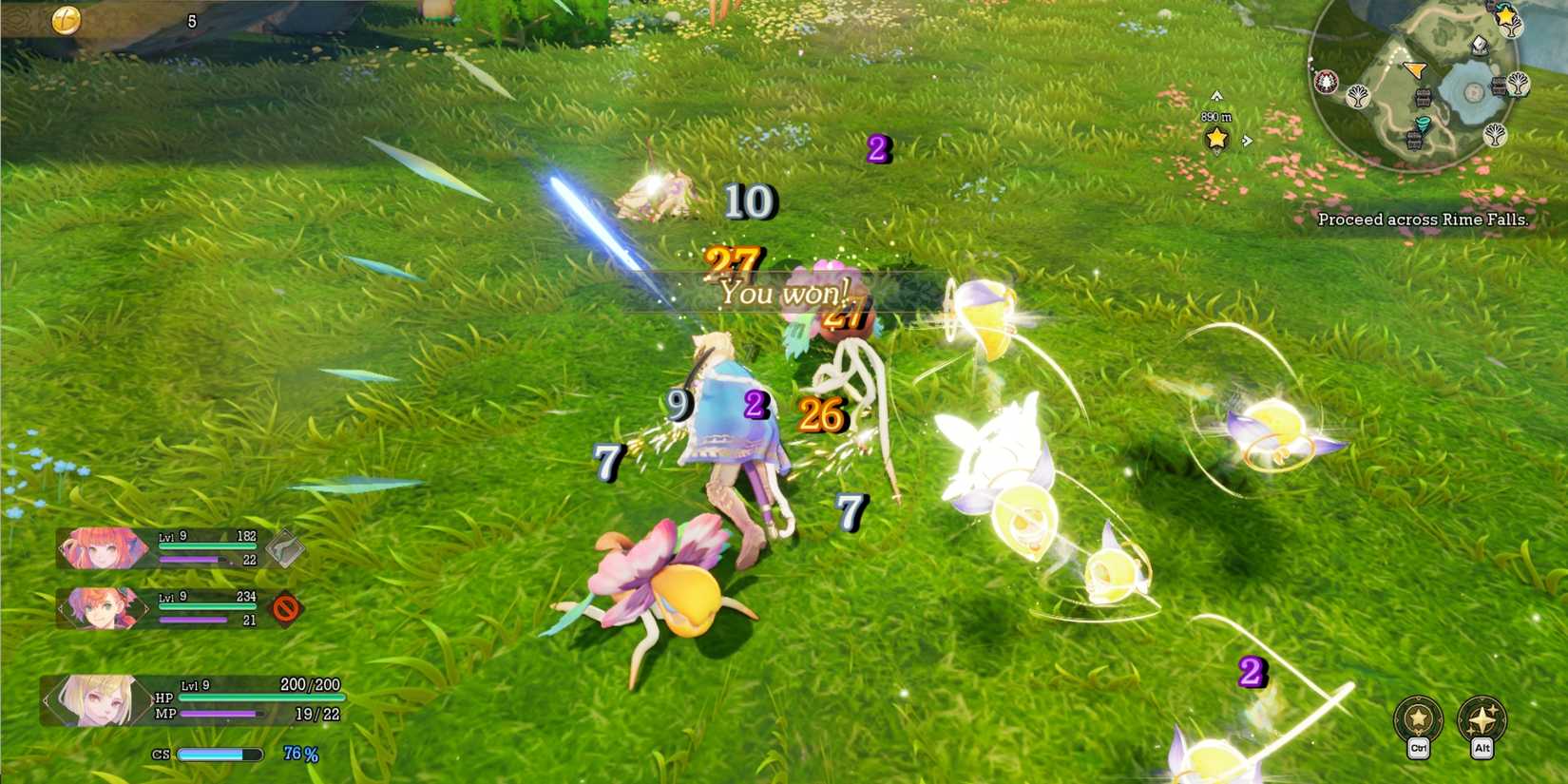
Task: Click the Proceed across Rime Falls objective text
Action: coord(1425,219)
